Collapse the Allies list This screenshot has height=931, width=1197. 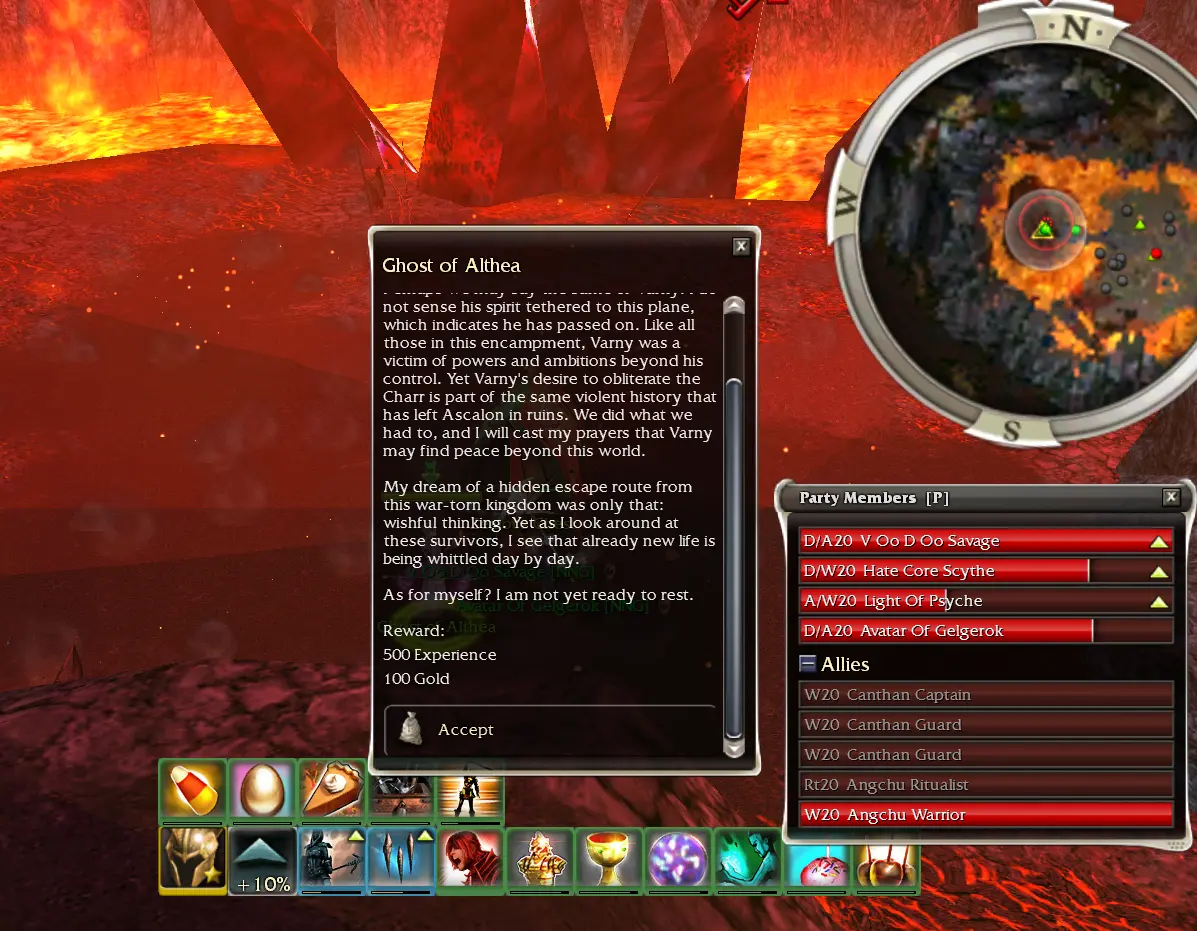[808, 664]
